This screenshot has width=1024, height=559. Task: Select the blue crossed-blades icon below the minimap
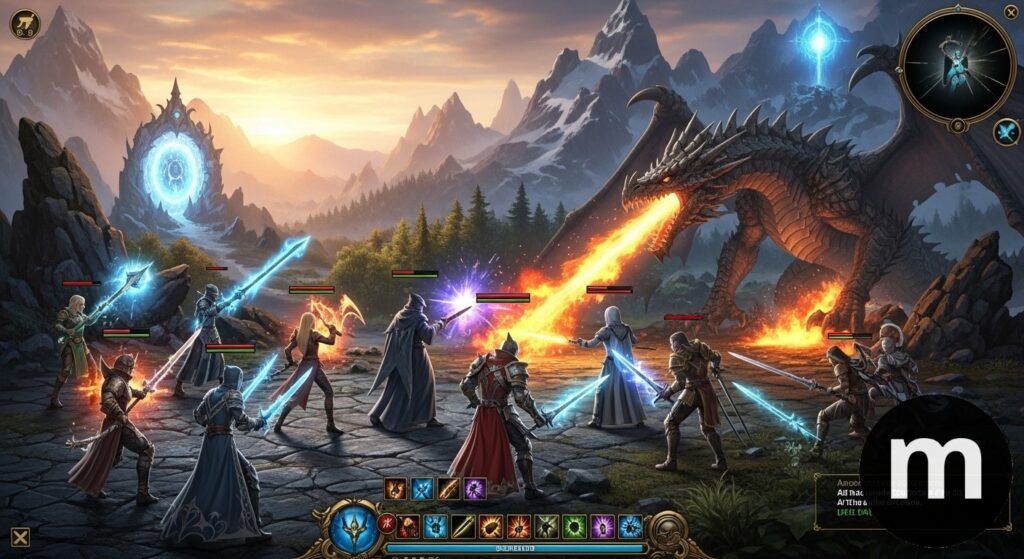coord(1006,132)
